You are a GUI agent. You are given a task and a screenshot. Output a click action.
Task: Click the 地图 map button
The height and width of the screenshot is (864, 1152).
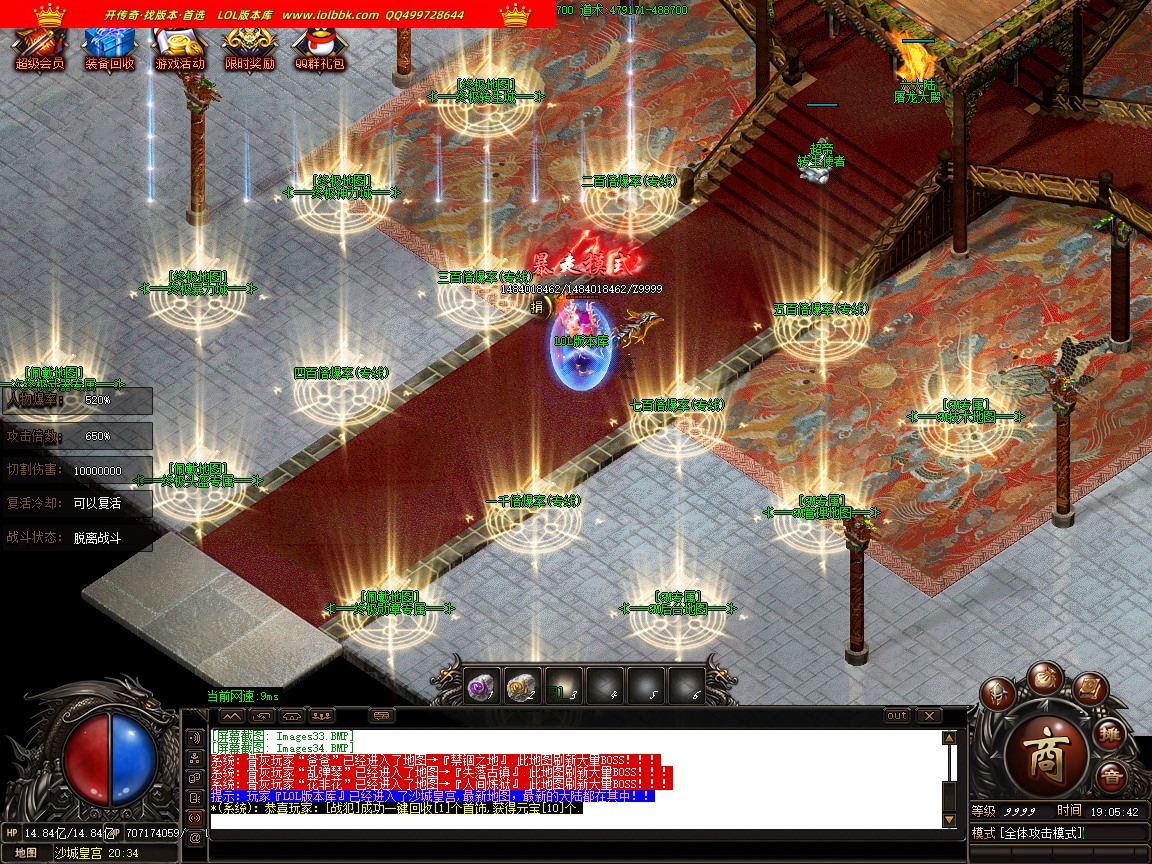26,853
